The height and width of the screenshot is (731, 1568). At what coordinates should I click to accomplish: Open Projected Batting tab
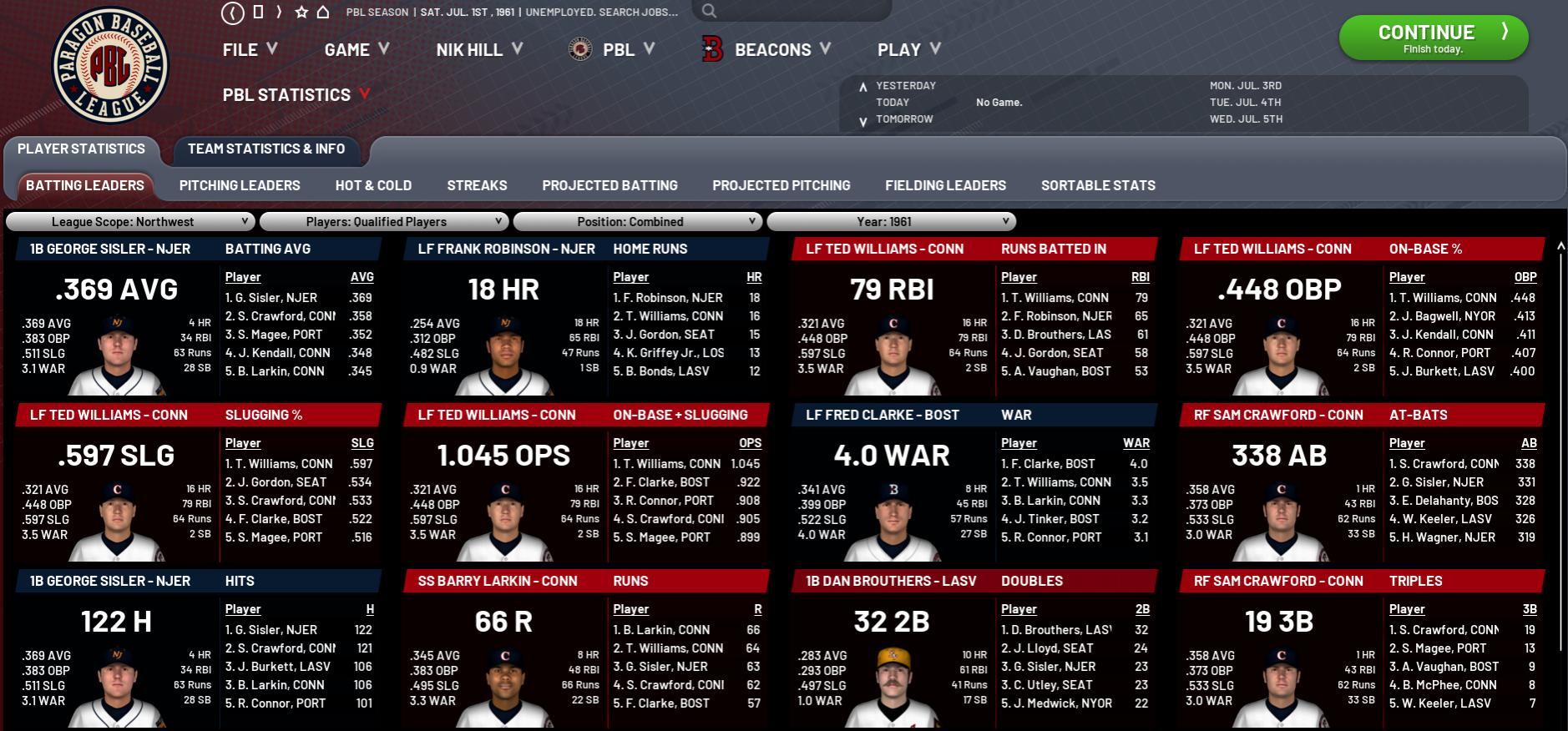(609, 185)
